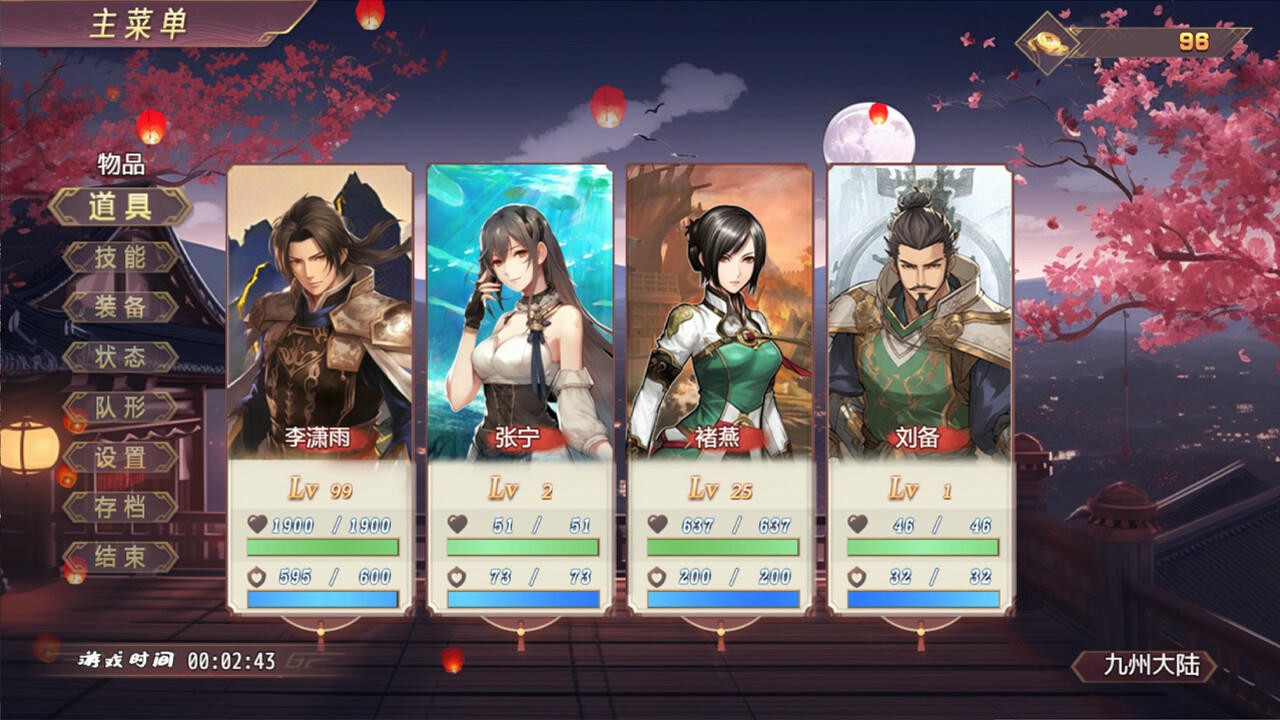Image resolution: width=1280 pixels, height=720 pixels.
Task: Toggle the 状态 status panel
Action: [122, 356]
